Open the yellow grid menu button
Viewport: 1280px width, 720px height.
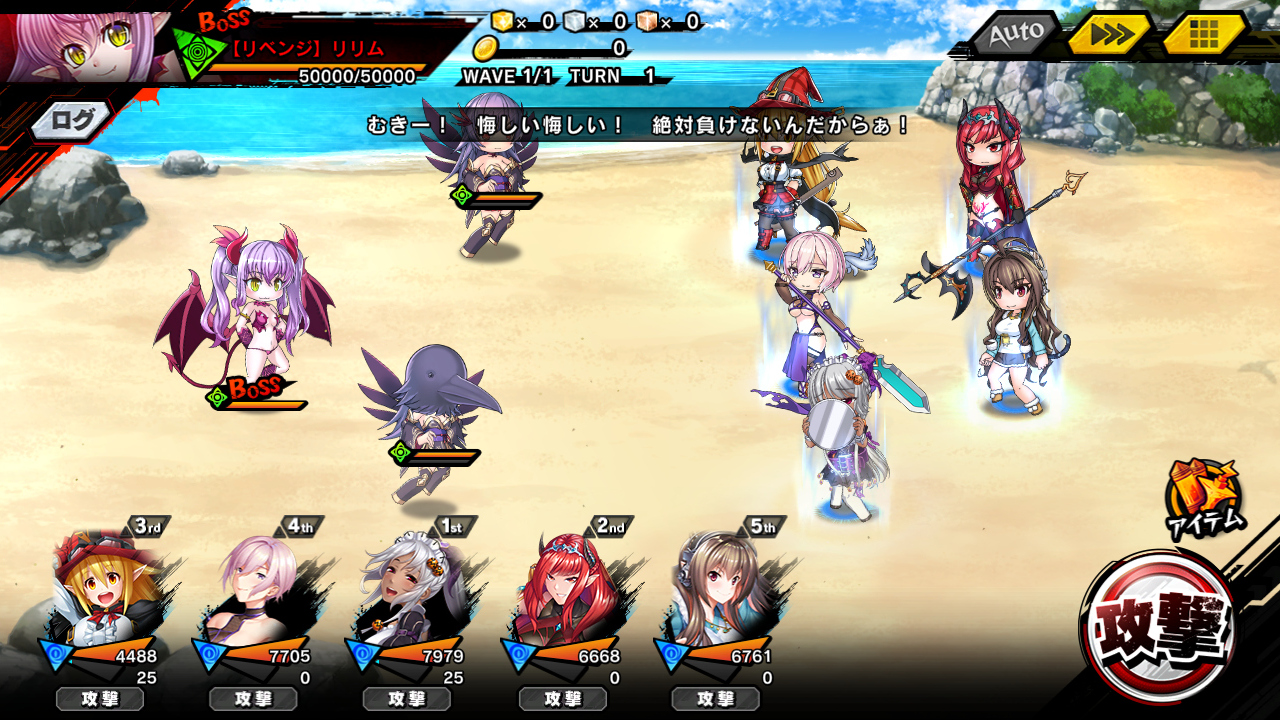[x=1203, y=35]
